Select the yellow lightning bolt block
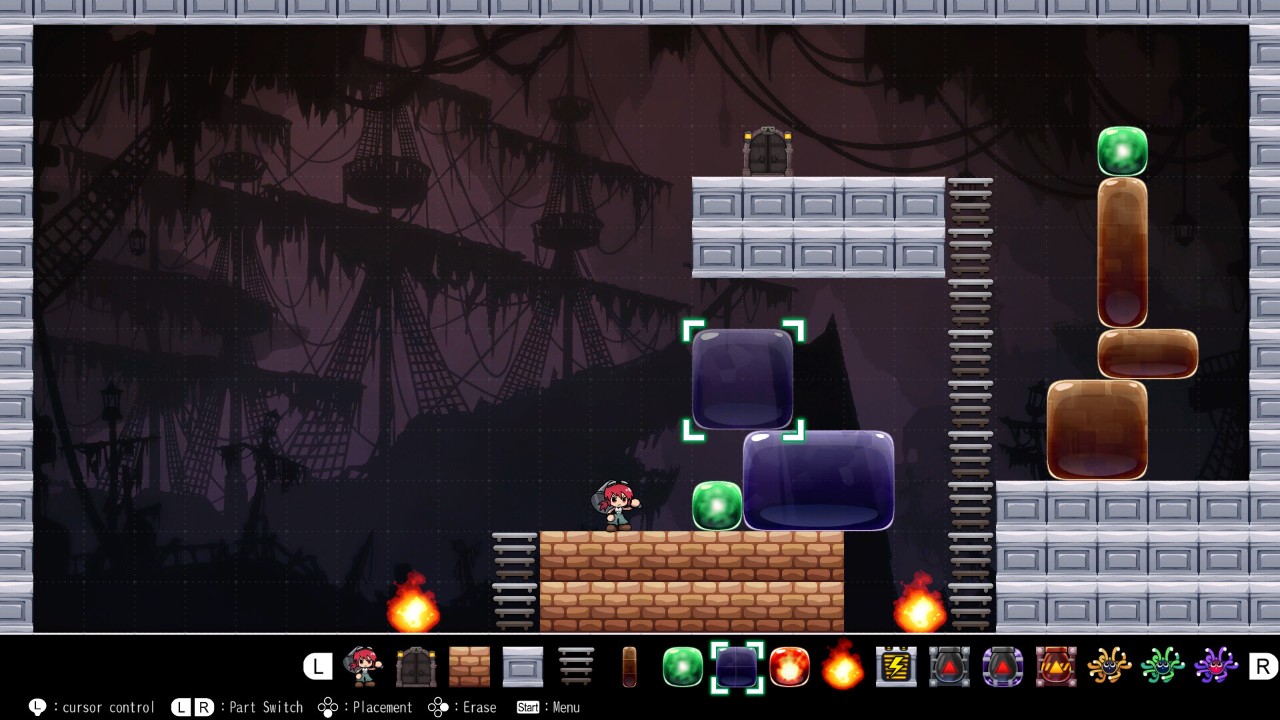 pyautogui.click(x=896, y=666)
